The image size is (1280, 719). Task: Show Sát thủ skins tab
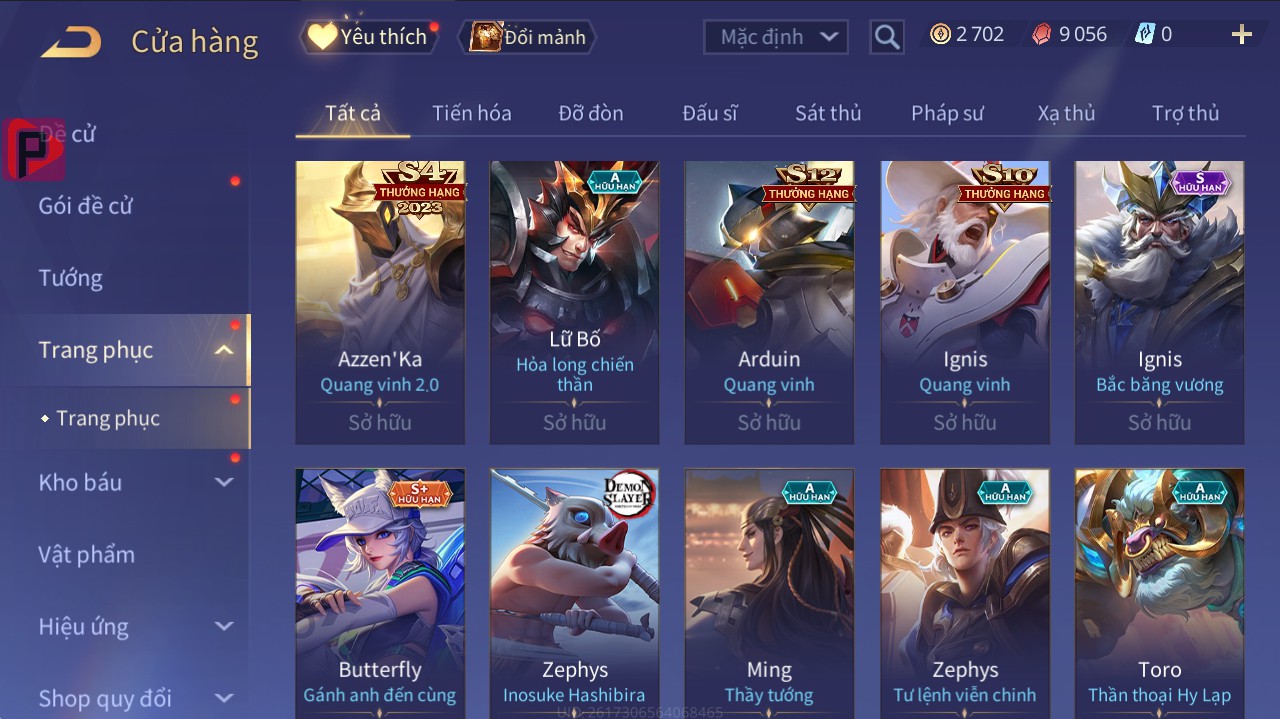click(827, 113)
